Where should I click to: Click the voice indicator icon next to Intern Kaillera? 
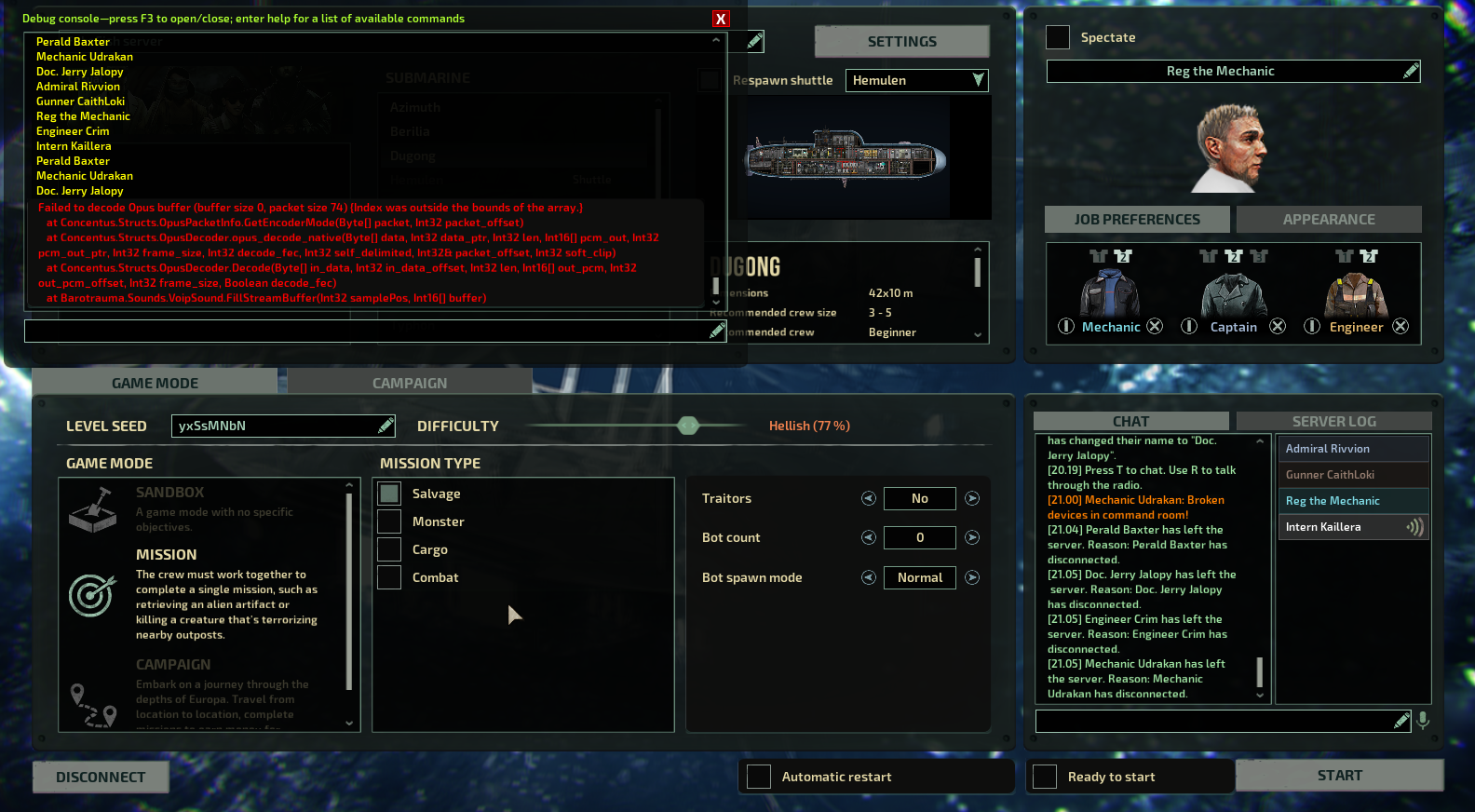(1415, 526)
